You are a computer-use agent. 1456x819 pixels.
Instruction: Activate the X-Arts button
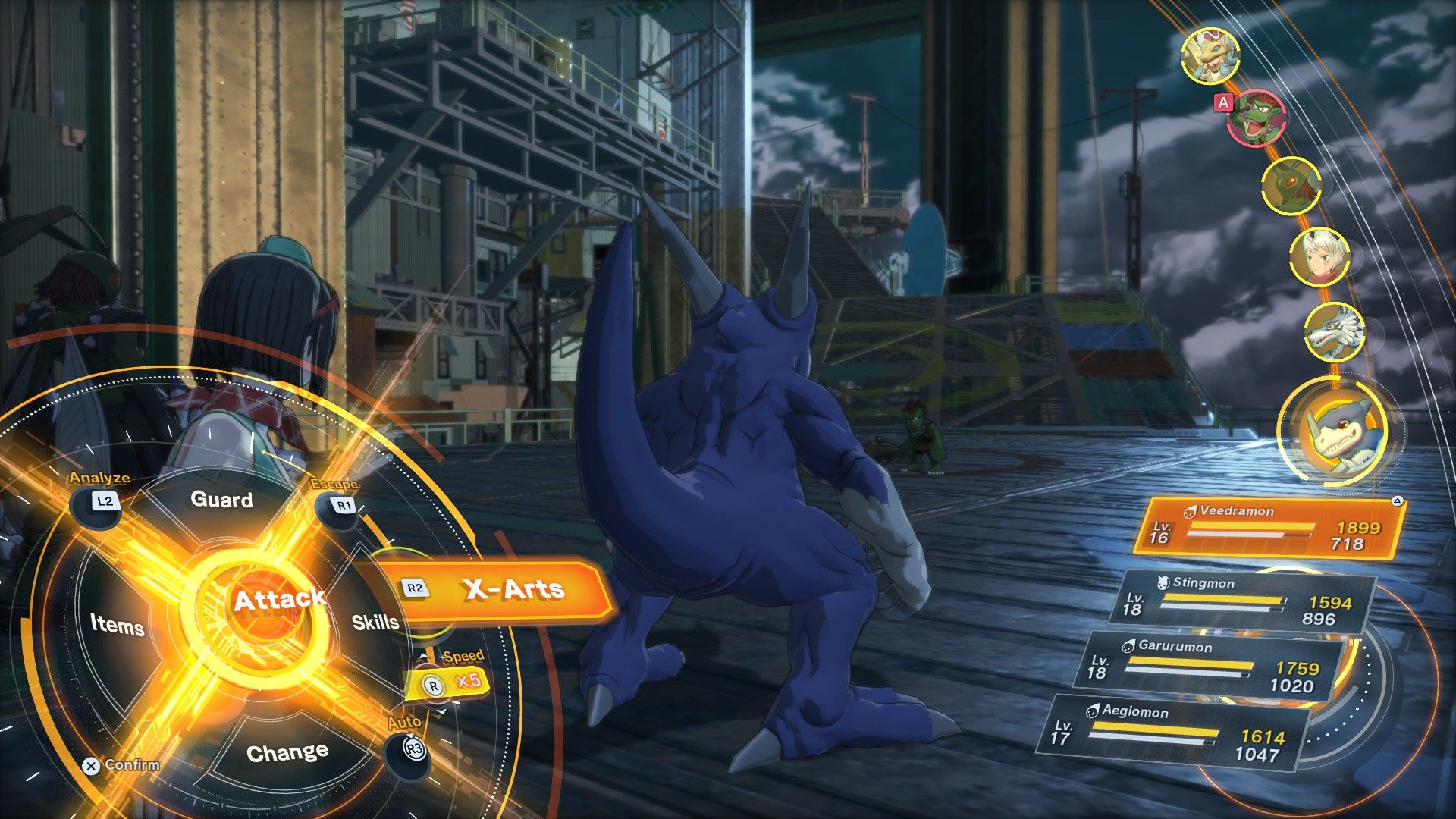coord(500,590)
